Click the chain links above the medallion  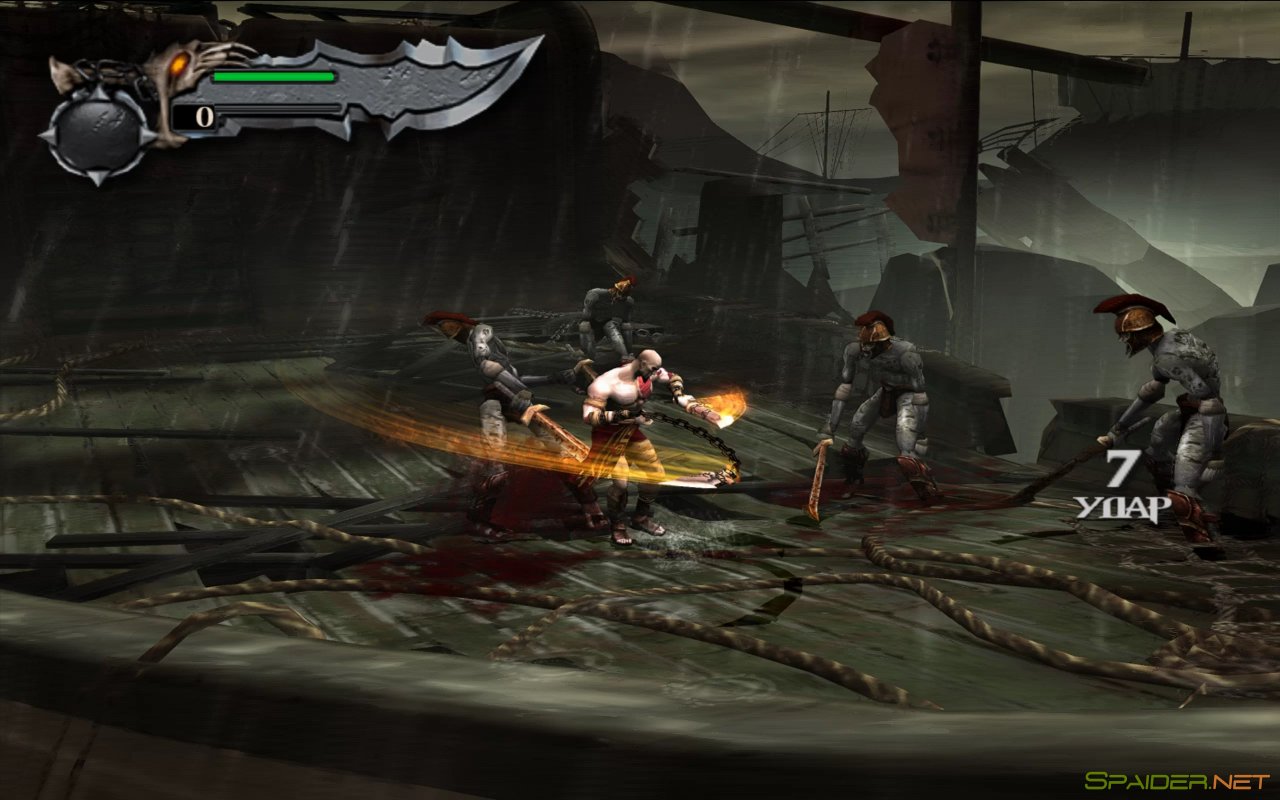coord(105,70)
